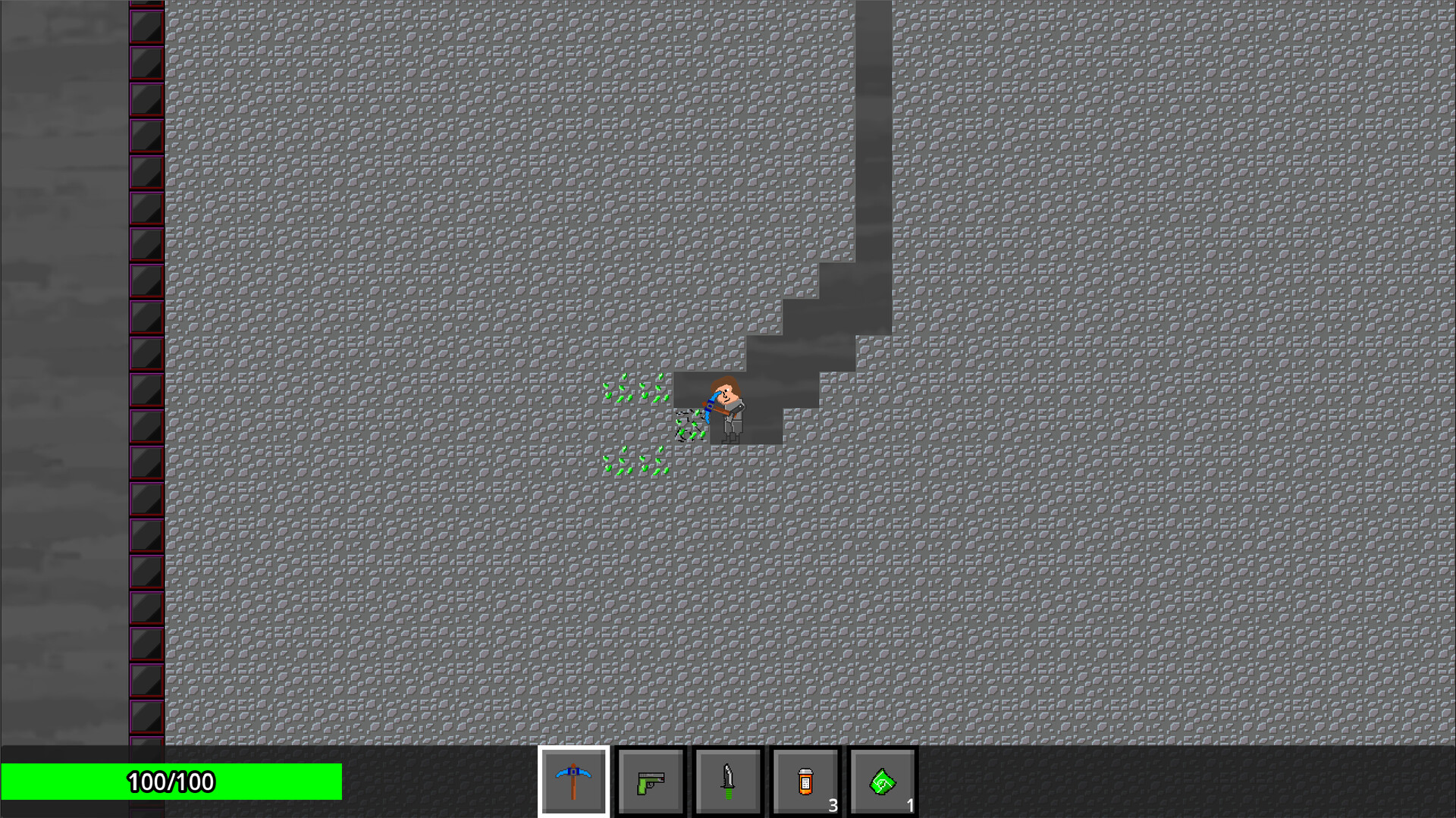Image resolution: width=1456 pixels, height=818 pixels.
Task: Click the player character in the tunnel
Action: coord(726,406)
